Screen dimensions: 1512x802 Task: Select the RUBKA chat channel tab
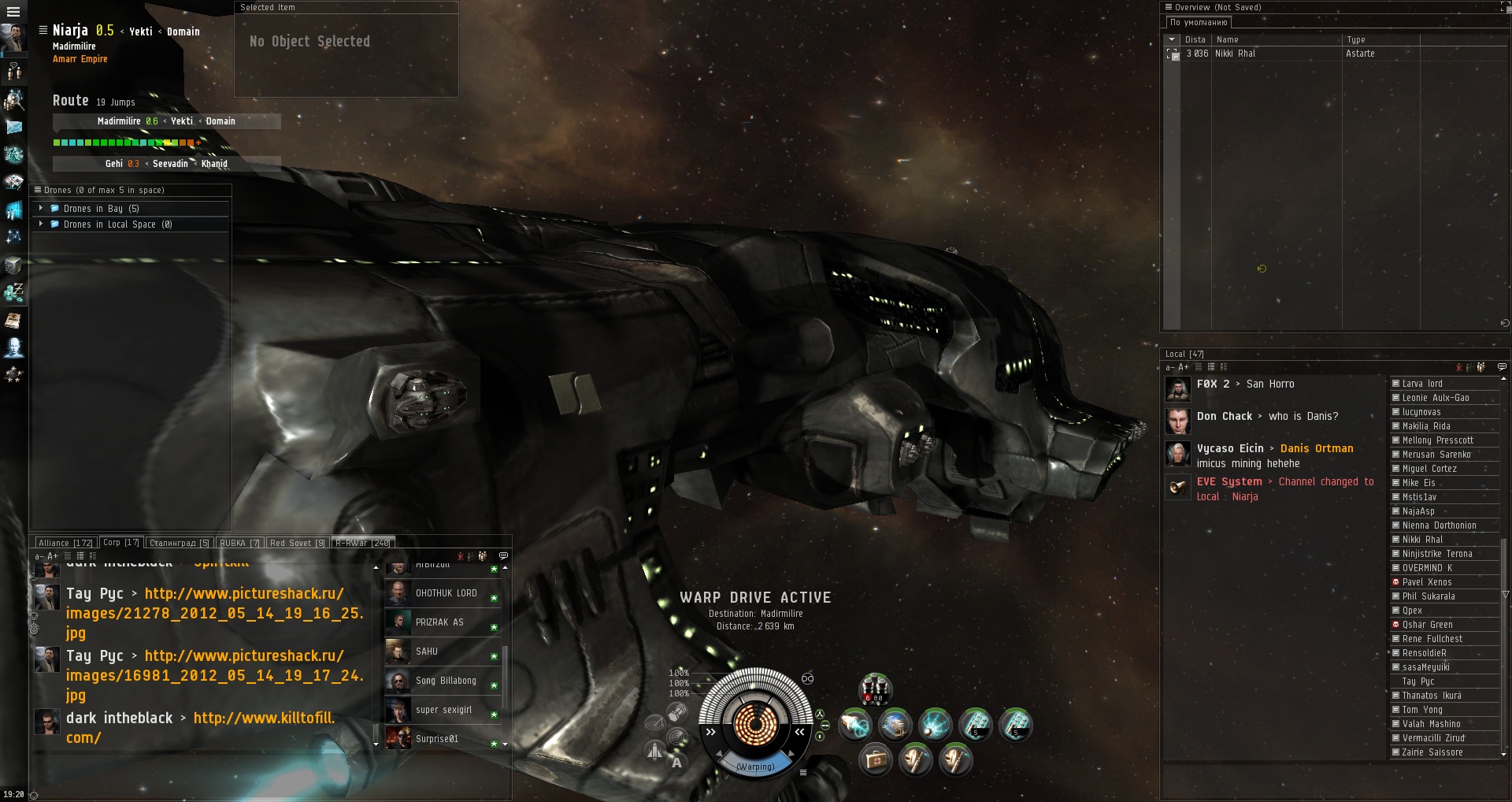coord(239,543)
